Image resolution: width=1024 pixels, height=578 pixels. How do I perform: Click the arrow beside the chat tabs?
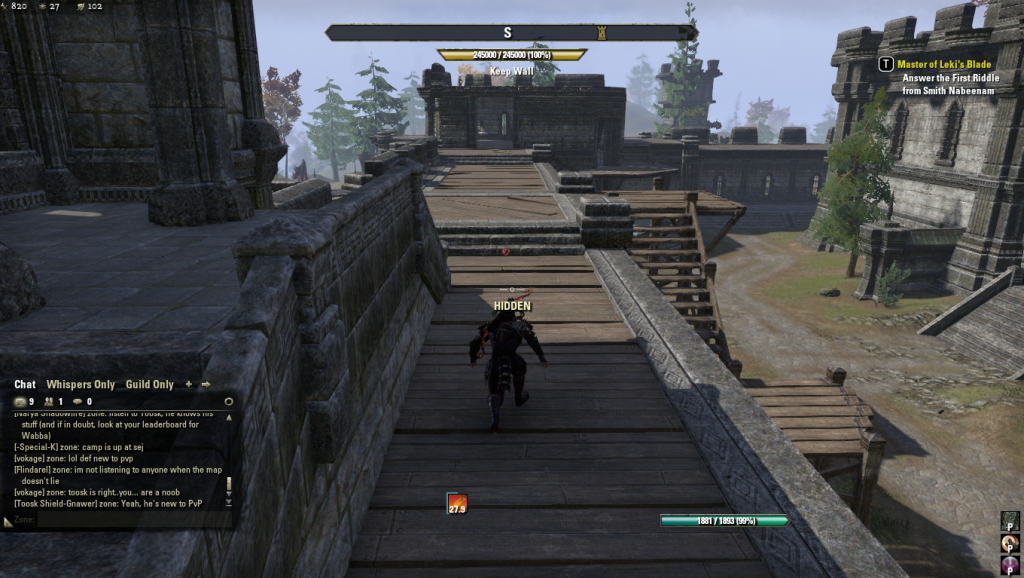click(x=206, y=384)
